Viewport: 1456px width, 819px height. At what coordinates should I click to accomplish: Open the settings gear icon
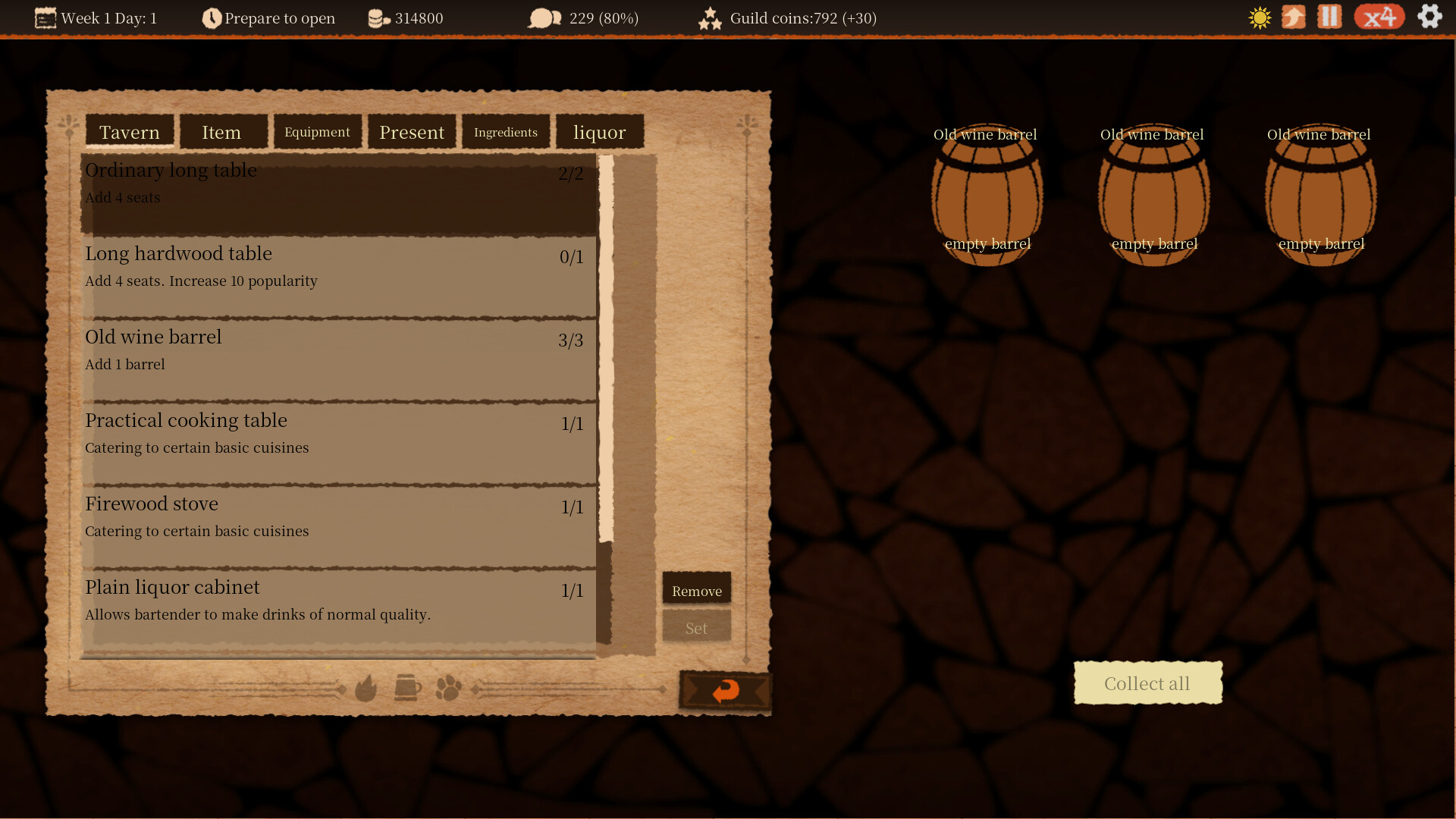click(1430, 17)
